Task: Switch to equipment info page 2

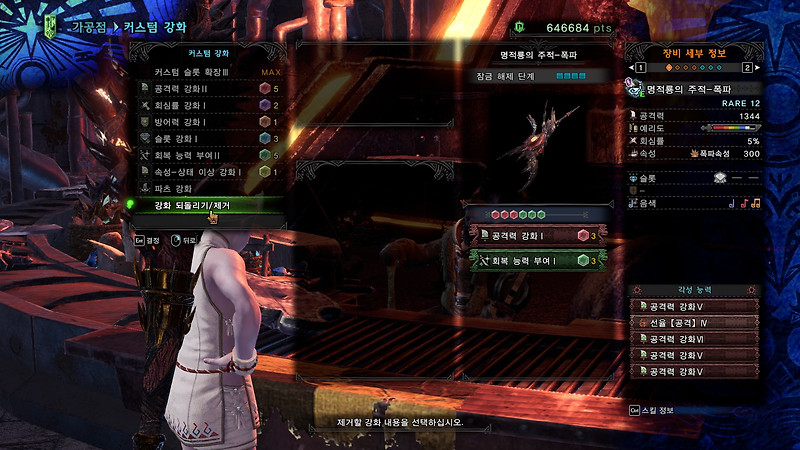Action: [746, 68]
